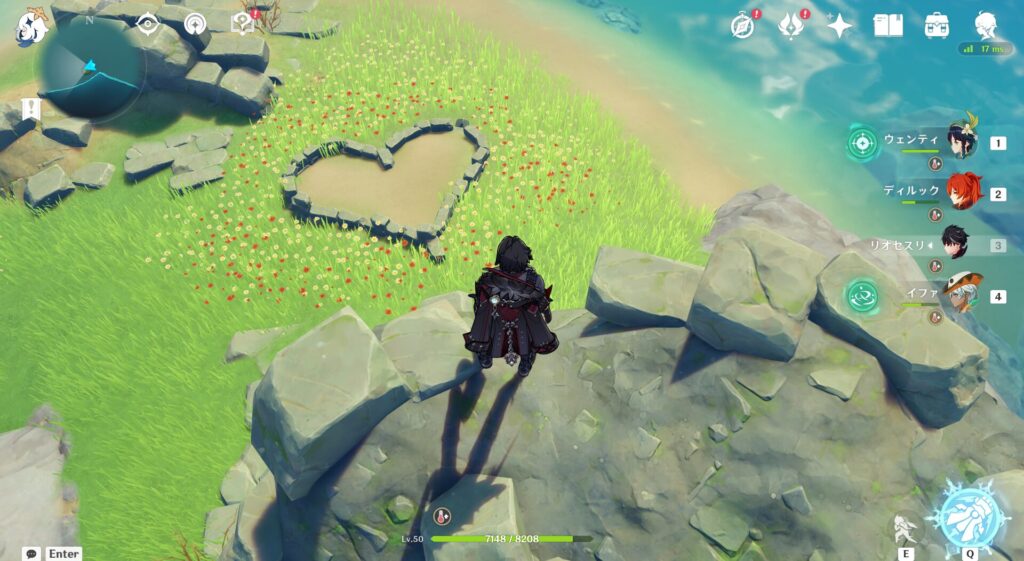Switch to party member ウェンティ
1024x561 pixels.
point(960,142)
